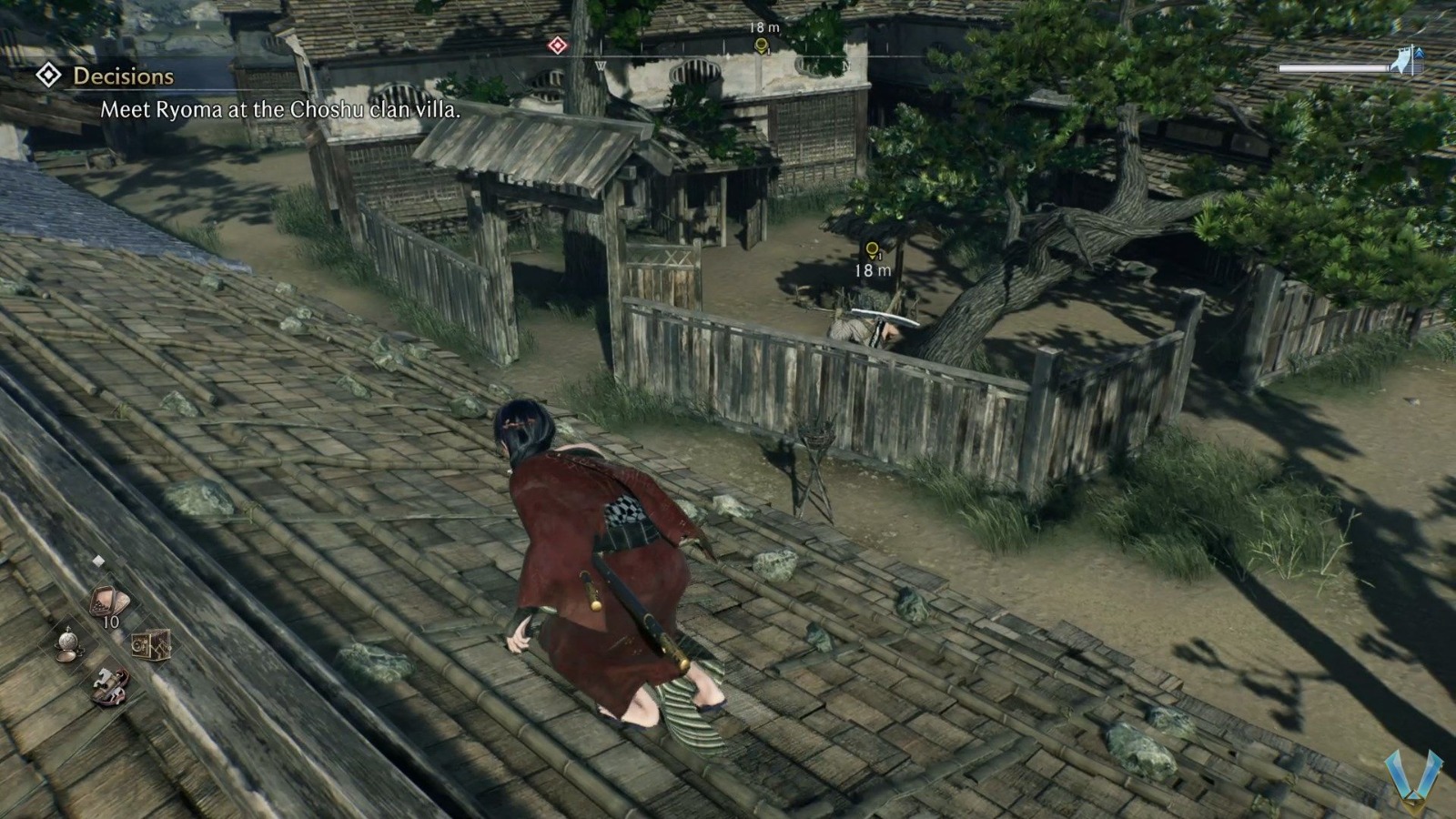The height and width of the screenshot is (819, 1456).
Task: Click the yellow waypoint pin on the compass bar
Action: (761, 47)
